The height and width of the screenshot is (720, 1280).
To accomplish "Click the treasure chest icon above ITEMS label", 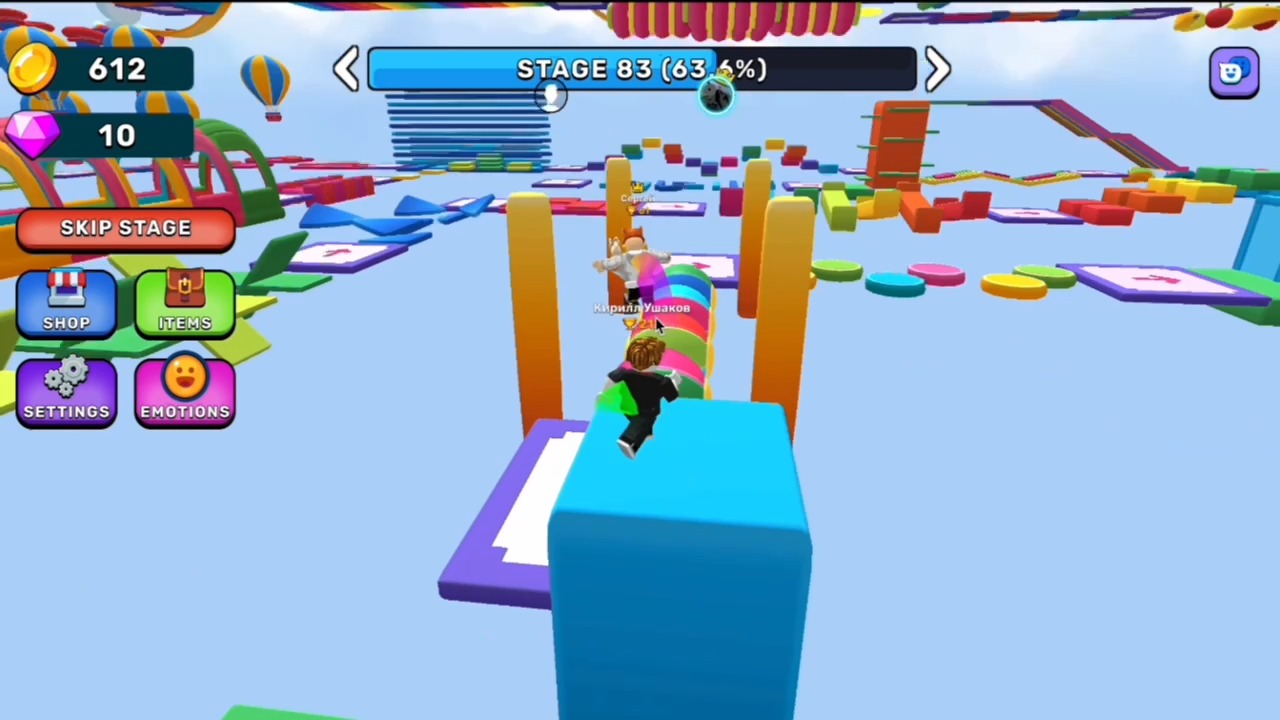I will pos(184,288).
